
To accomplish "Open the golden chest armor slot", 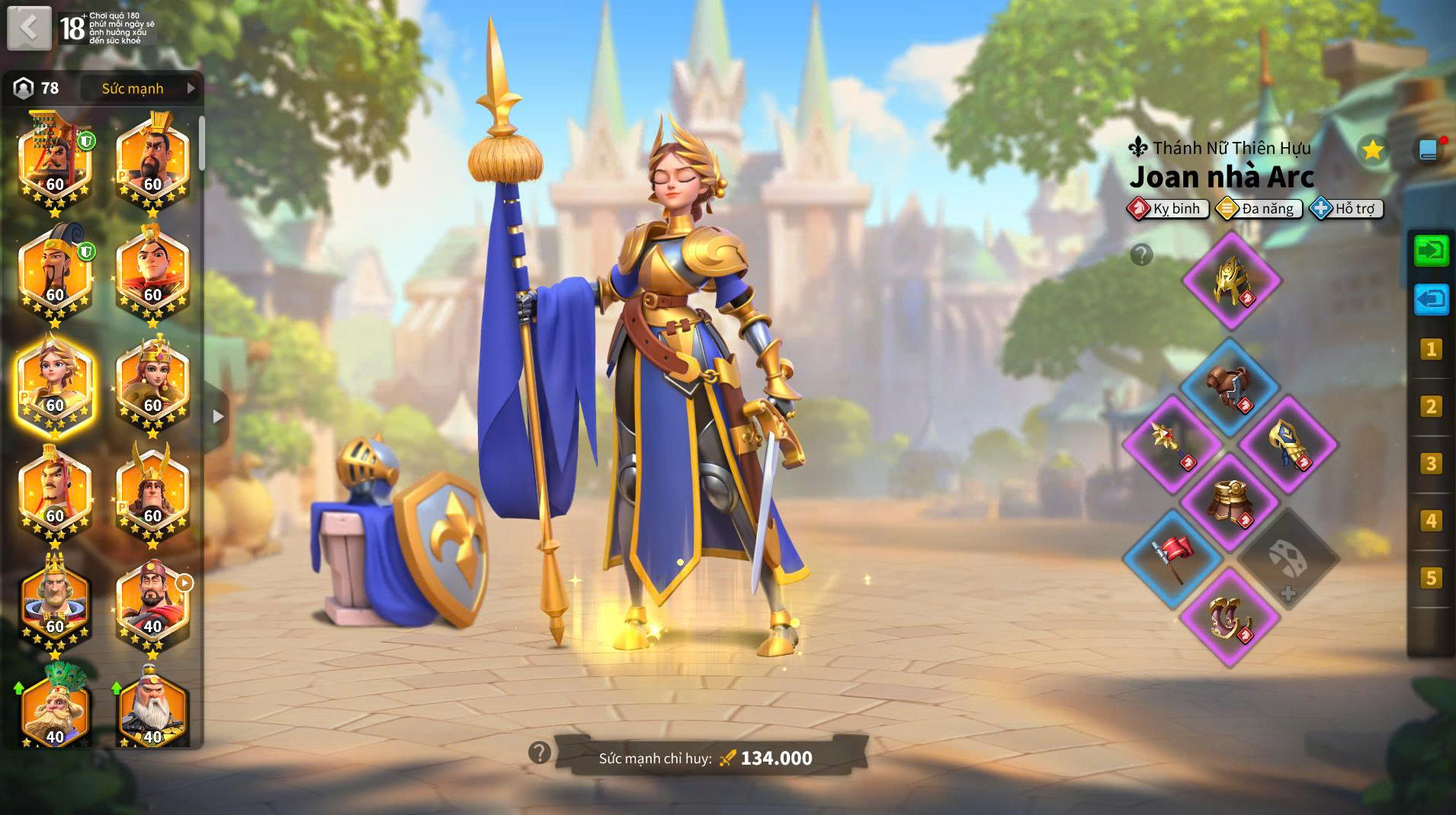I will coord(1230,502).
